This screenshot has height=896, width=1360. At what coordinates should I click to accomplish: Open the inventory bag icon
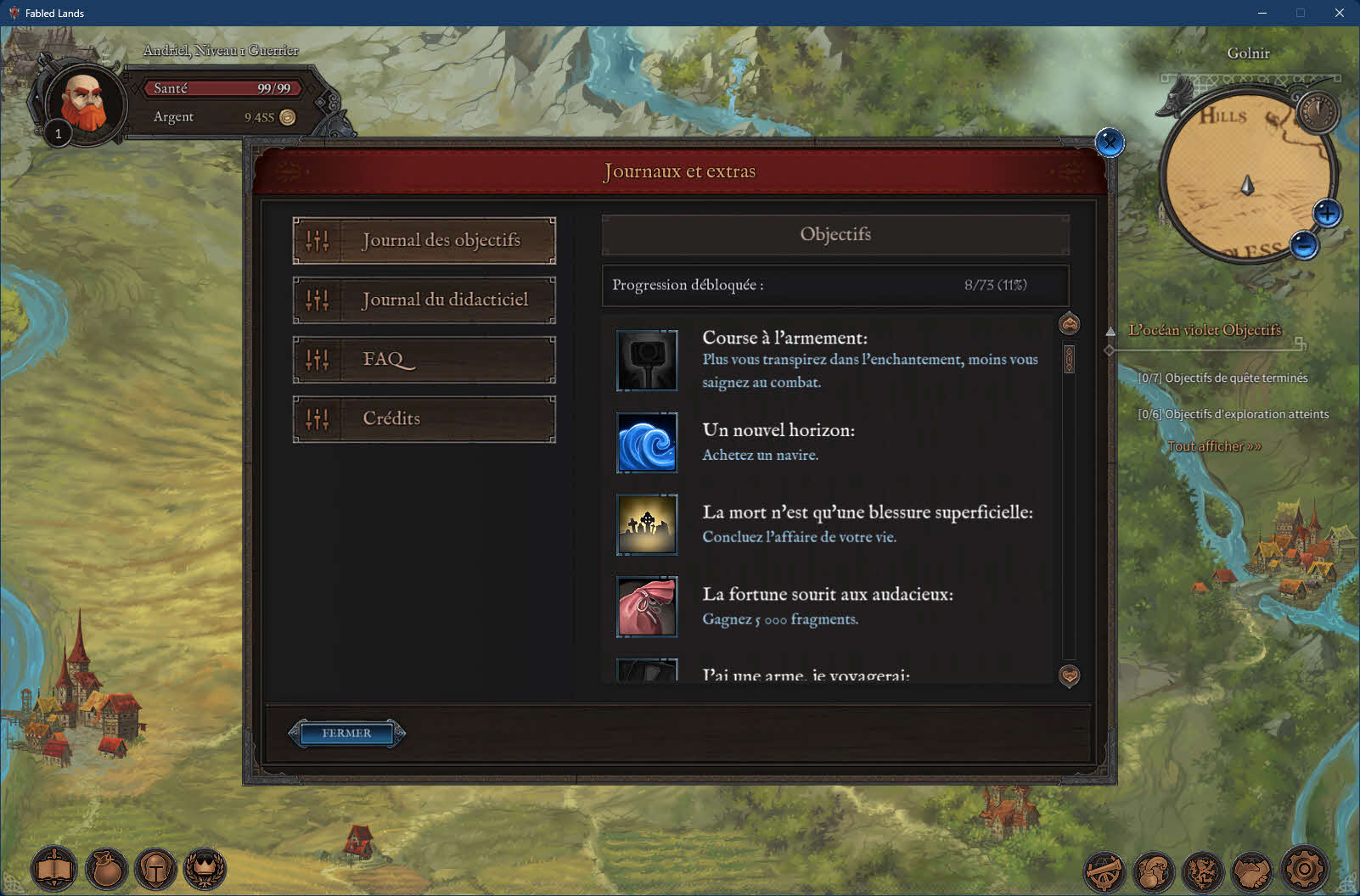click(106, 869)
